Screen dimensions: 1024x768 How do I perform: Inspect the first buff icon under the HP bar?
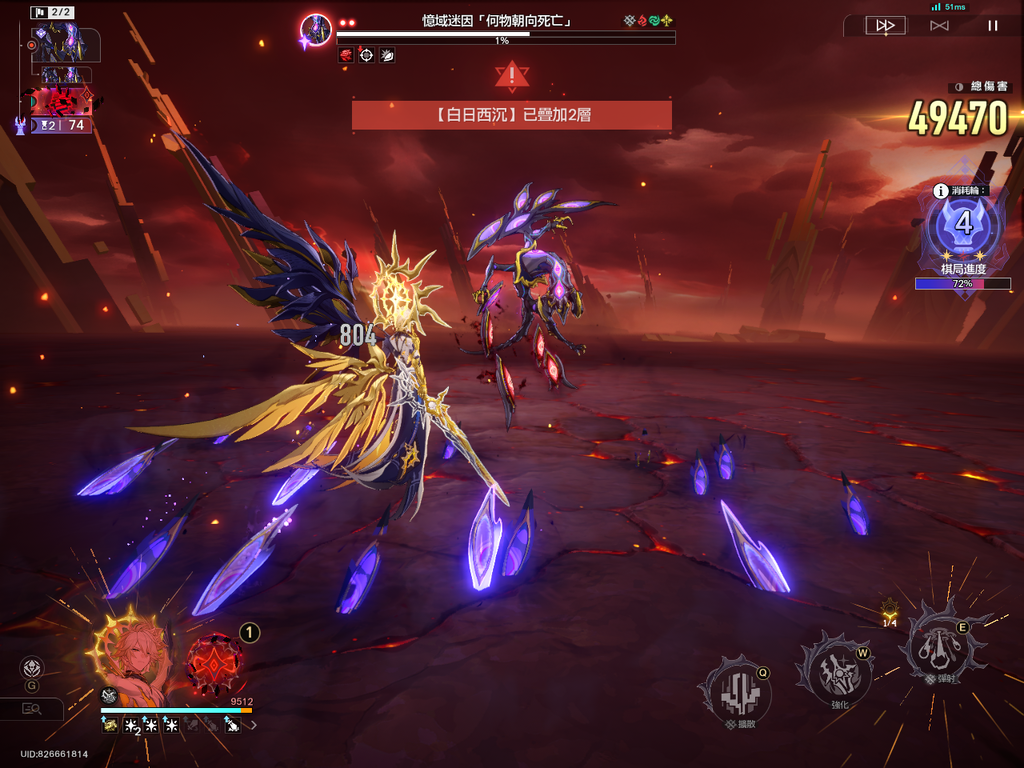click(x=109, y=725)
